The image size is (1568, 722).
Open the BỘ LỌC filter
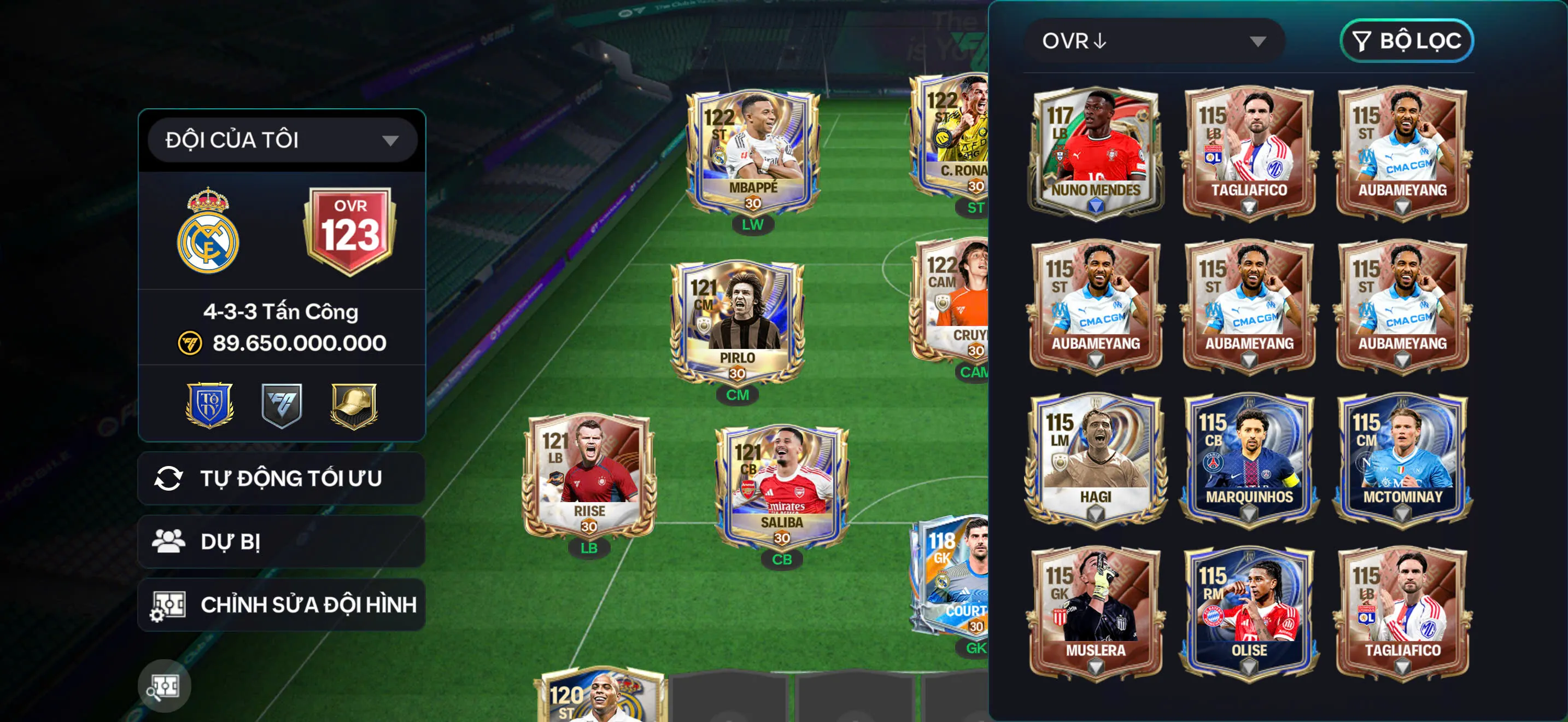[x=1406, y=41]
